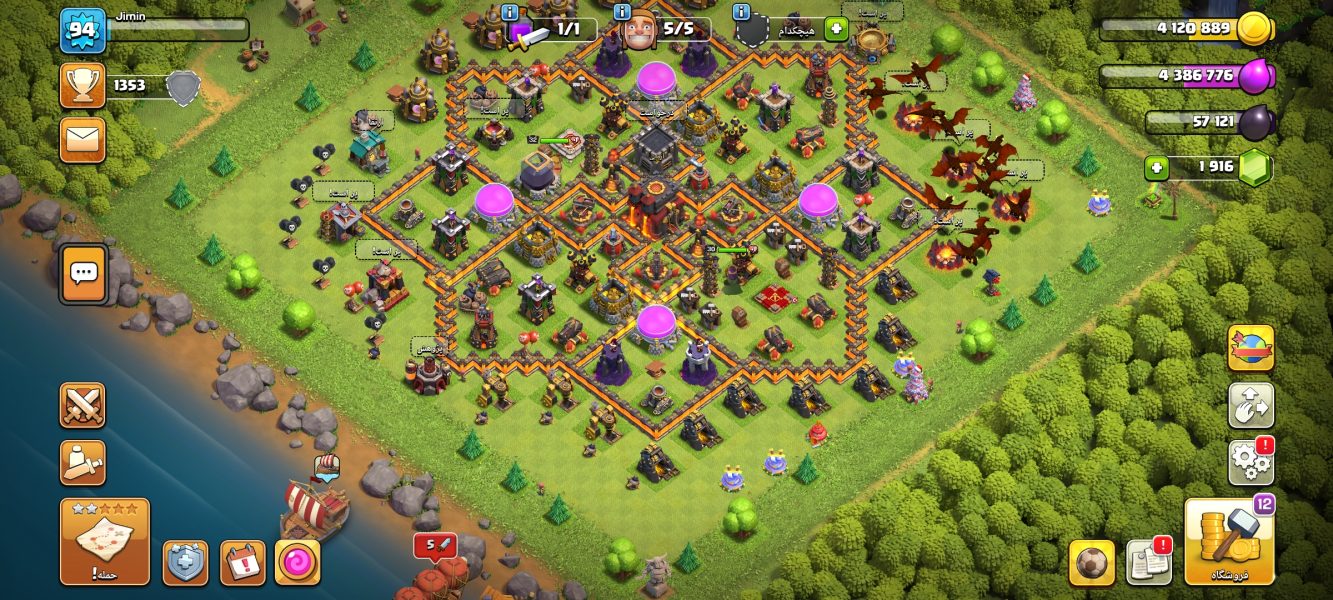Open the blue shield plus button
Image resolution: width=1333 pixels, height=600 pixels.
tap(185, 563)
